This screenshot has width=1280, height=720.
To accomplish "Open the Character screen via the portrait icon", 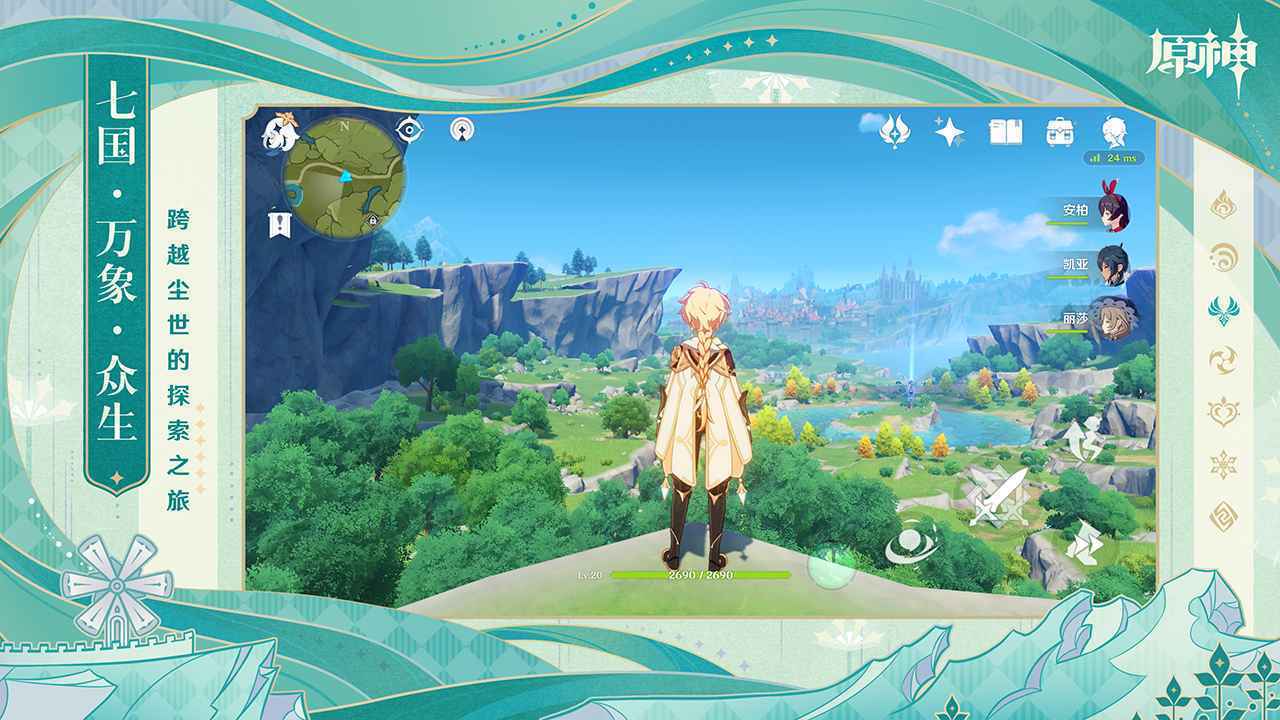I will coord(1113,129).
